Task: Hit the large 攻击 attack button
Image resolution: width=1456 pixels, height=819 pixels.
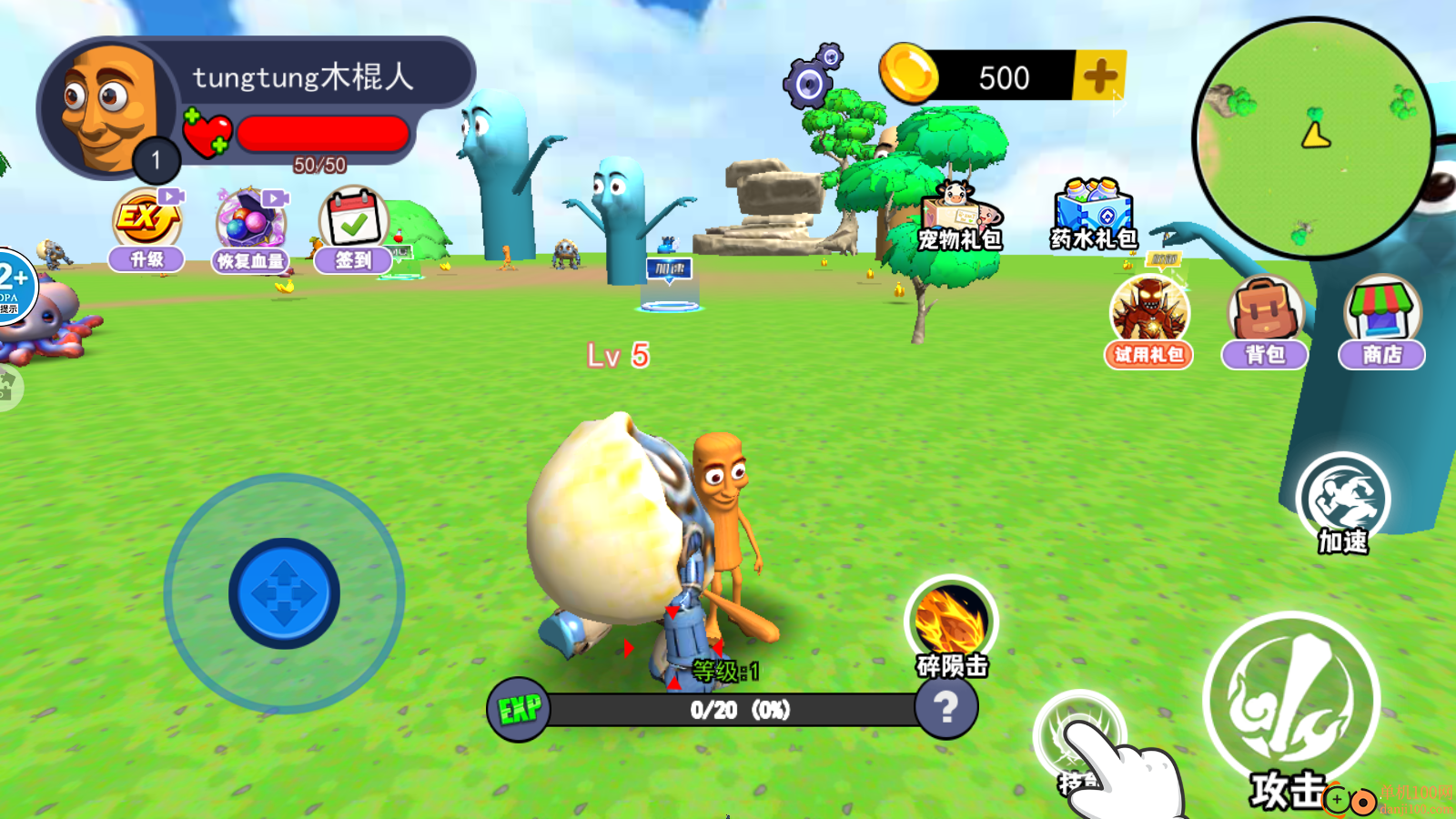Action: (x=1291, y=703)
